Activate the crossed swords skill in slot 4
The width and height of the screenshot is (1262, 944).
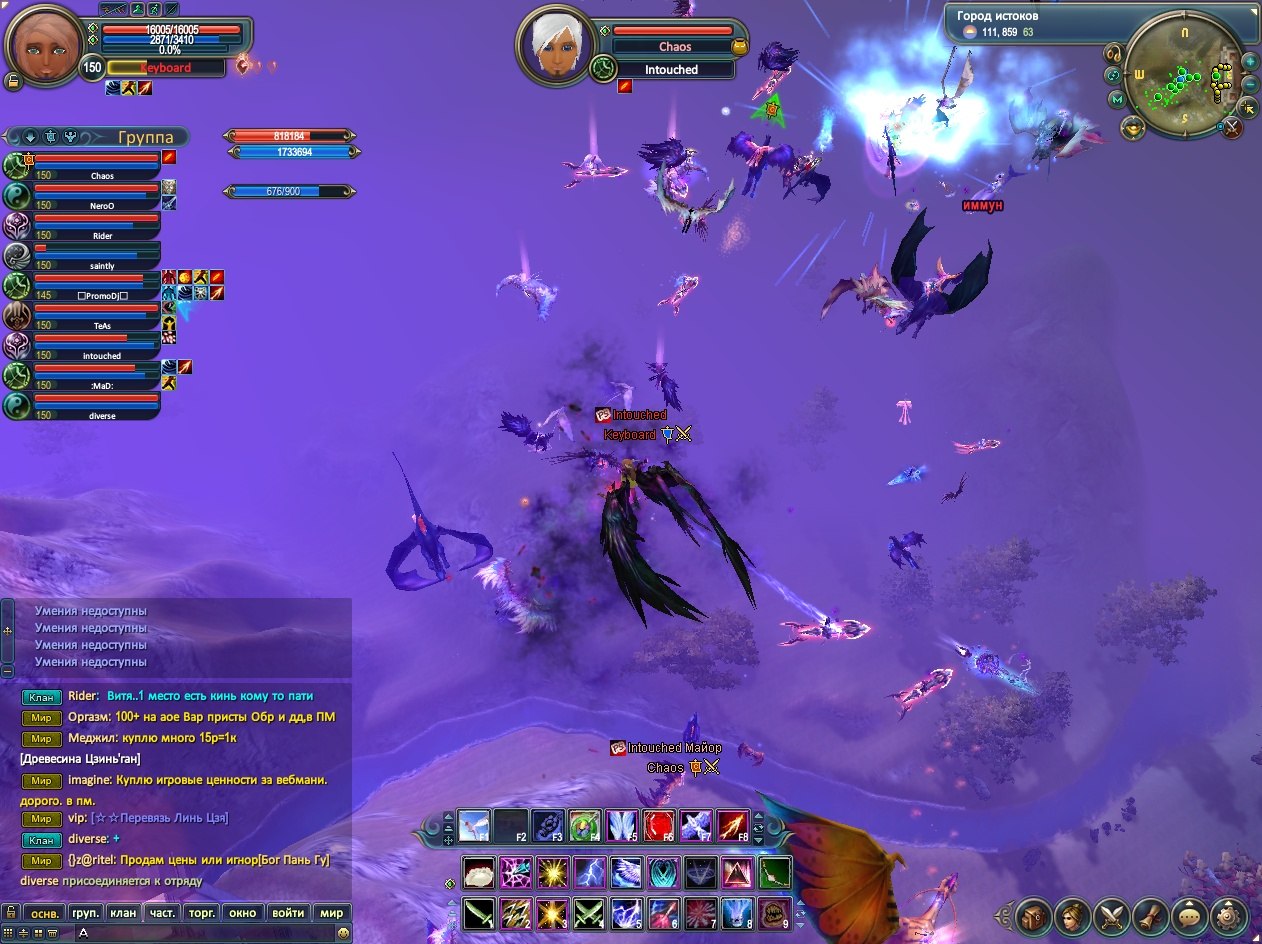coord(588,912)
